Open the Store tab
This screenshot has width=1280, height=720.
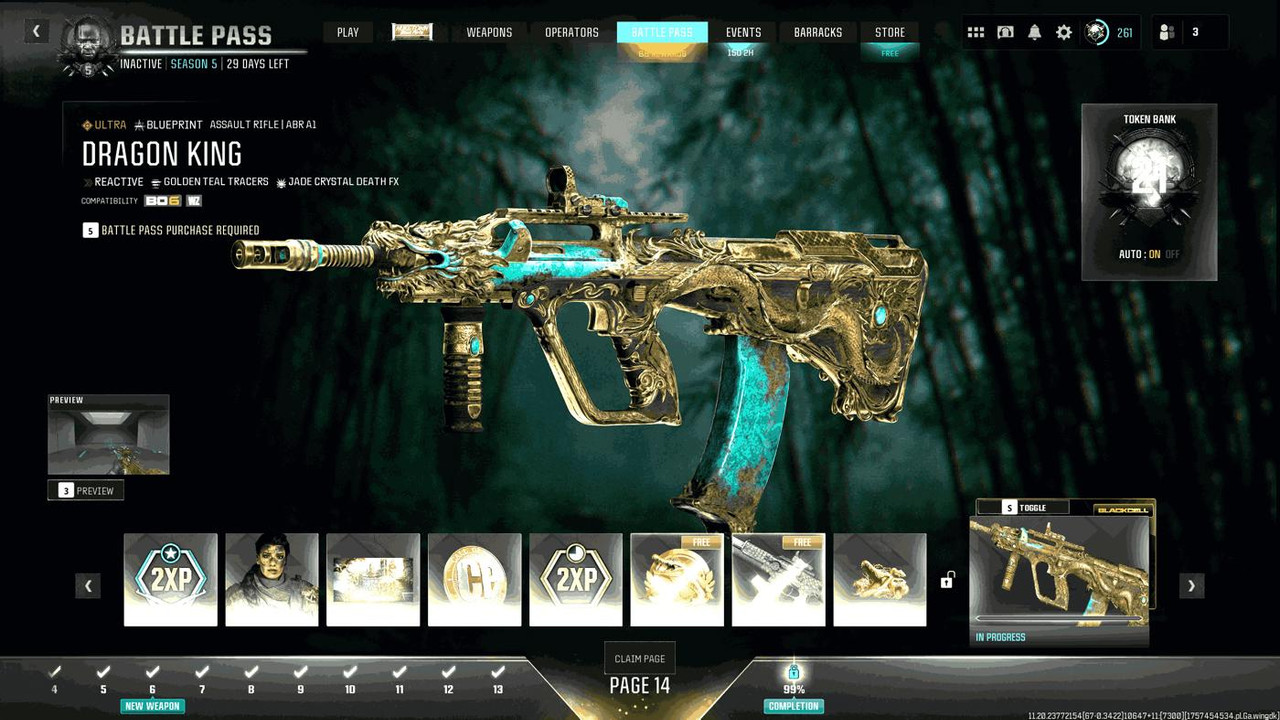890,32
